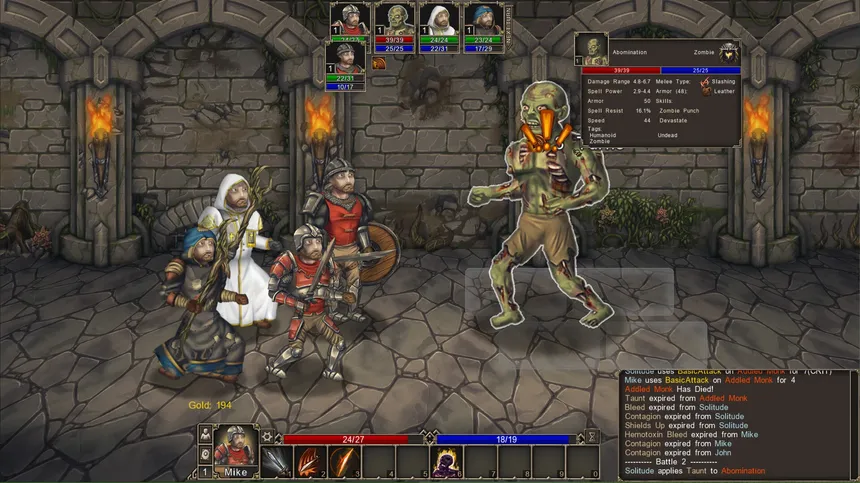Click the hourglass wait button

tap(592, 437)
